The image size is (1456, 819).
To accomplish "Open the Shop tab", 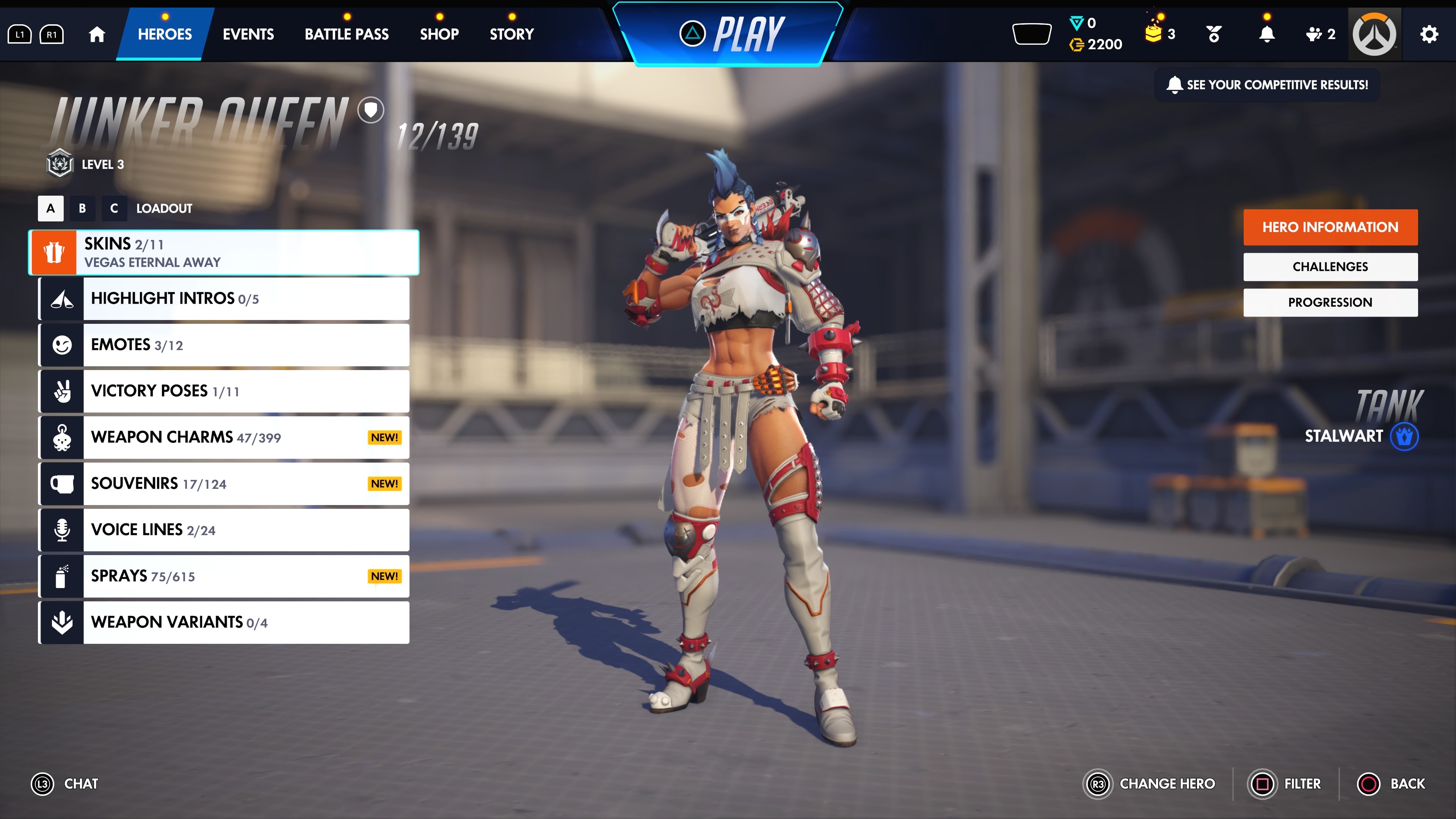I will point(439,34).
